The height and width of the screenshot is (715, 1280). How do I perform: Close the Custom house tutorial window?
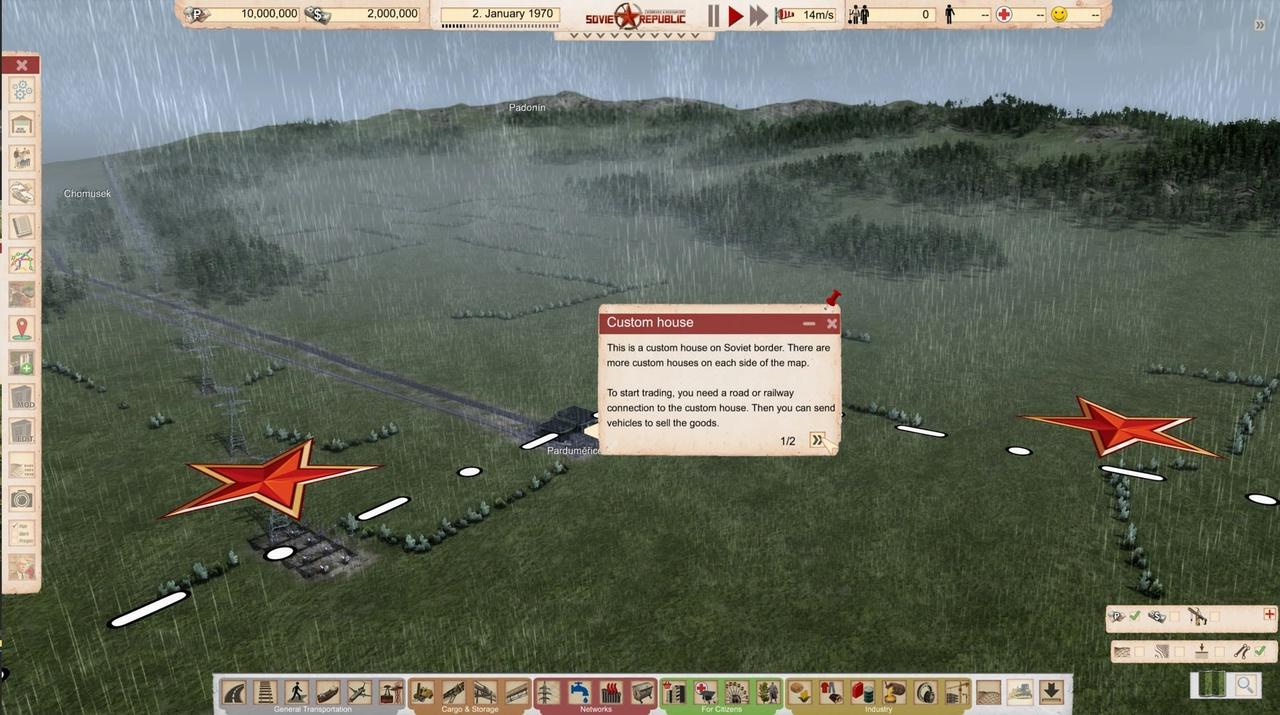pos(832,324)
